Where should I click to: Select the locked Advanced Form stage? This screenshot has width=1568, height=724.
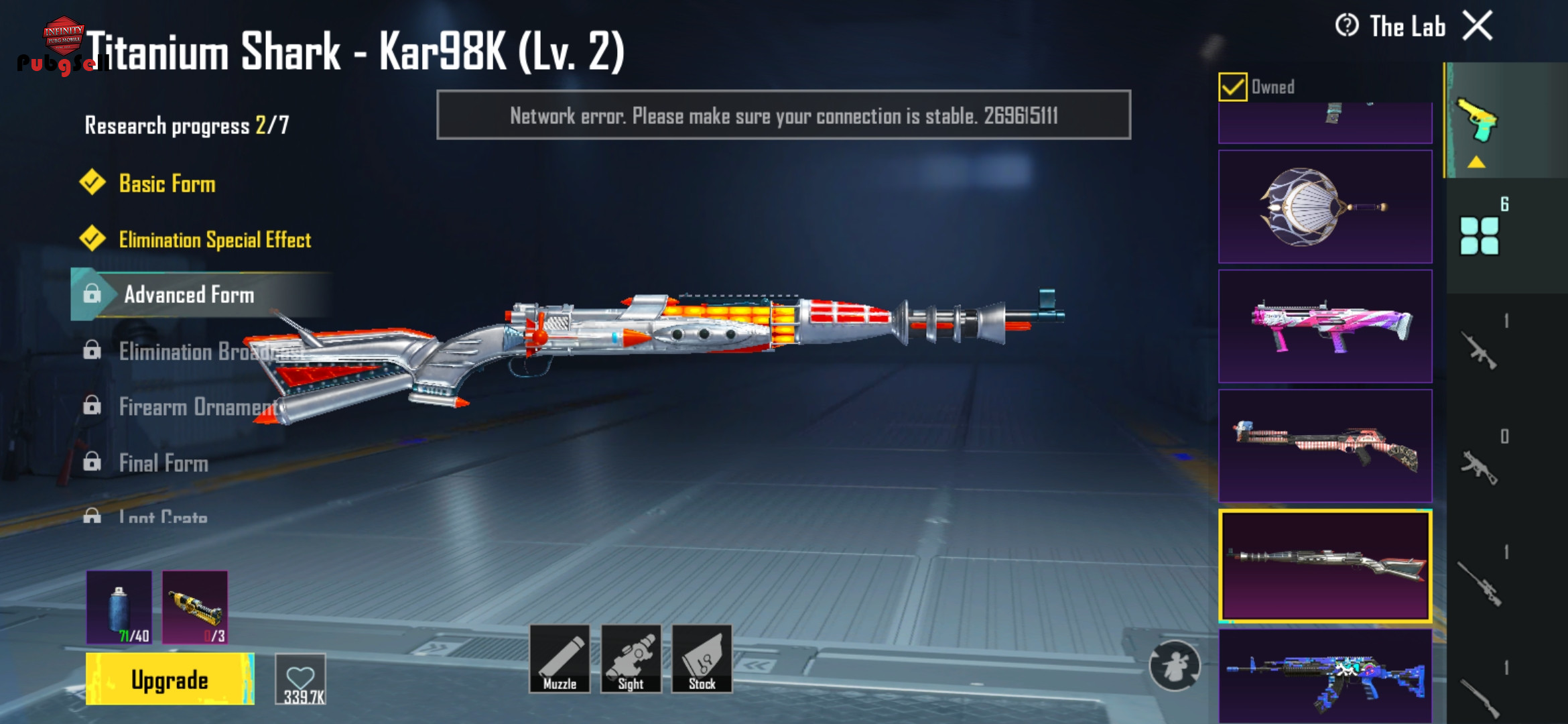click(x=189, y=295)
